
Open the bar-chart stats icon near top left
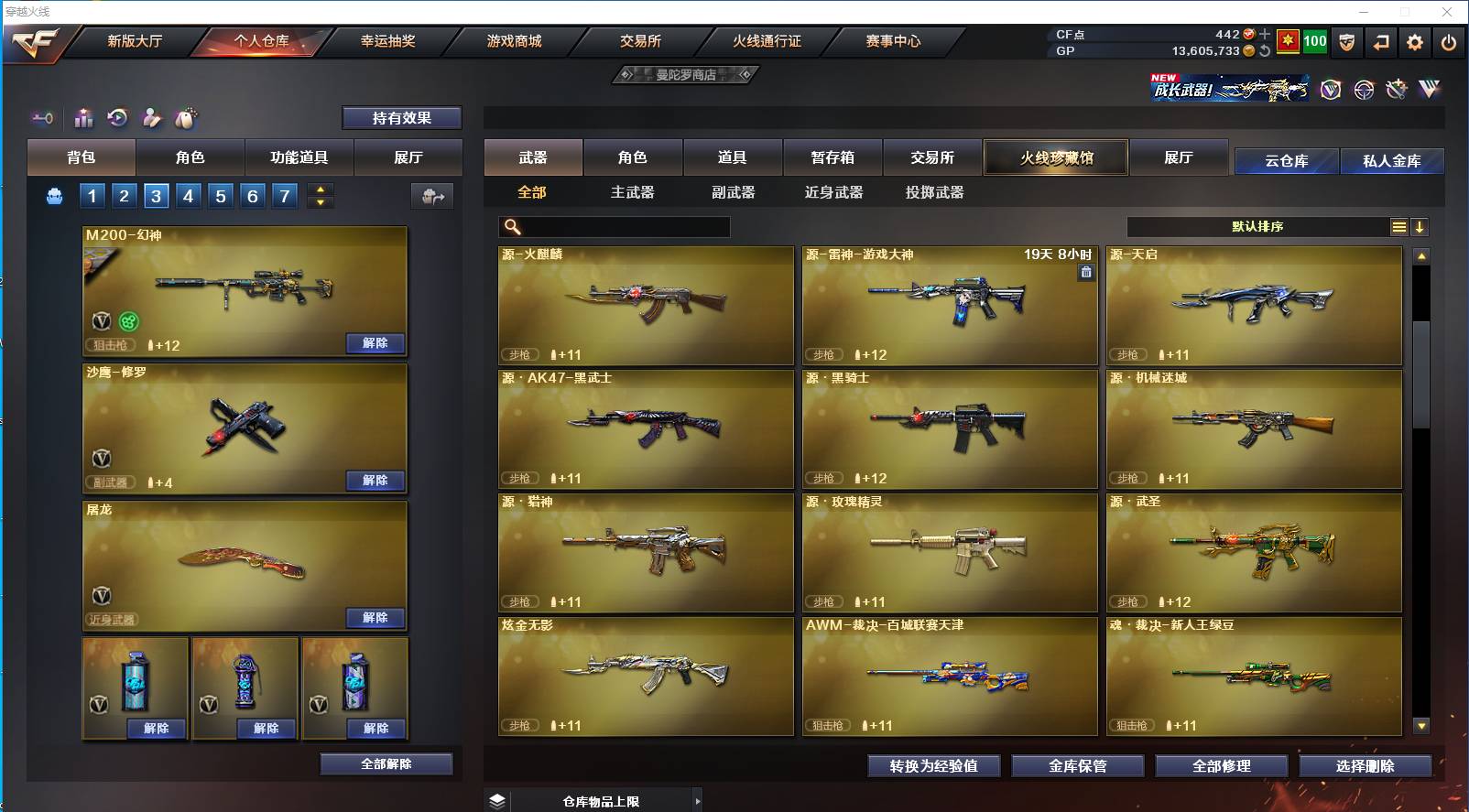(82, 118)
